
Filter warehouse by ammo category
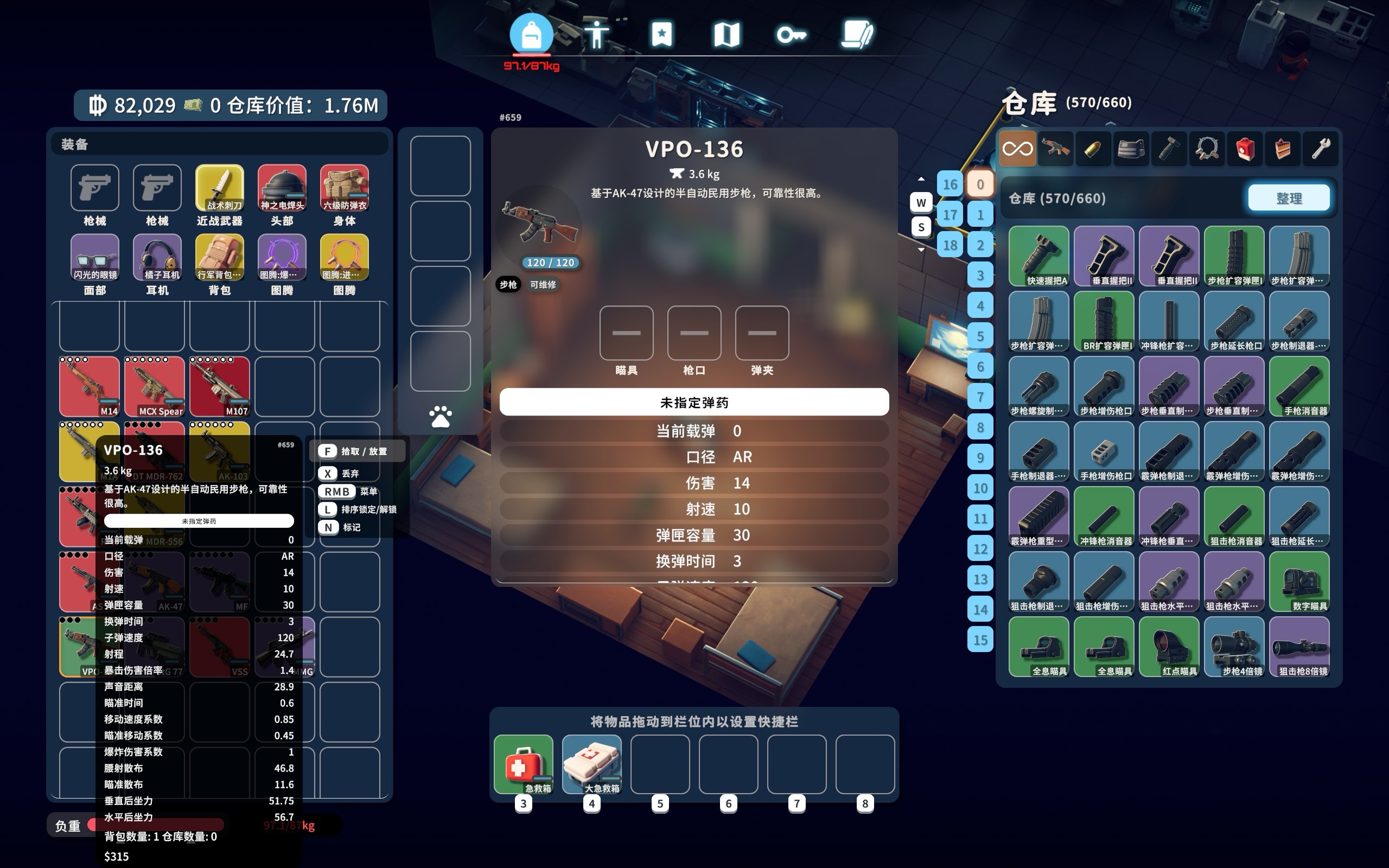(x=1093, y=149)
